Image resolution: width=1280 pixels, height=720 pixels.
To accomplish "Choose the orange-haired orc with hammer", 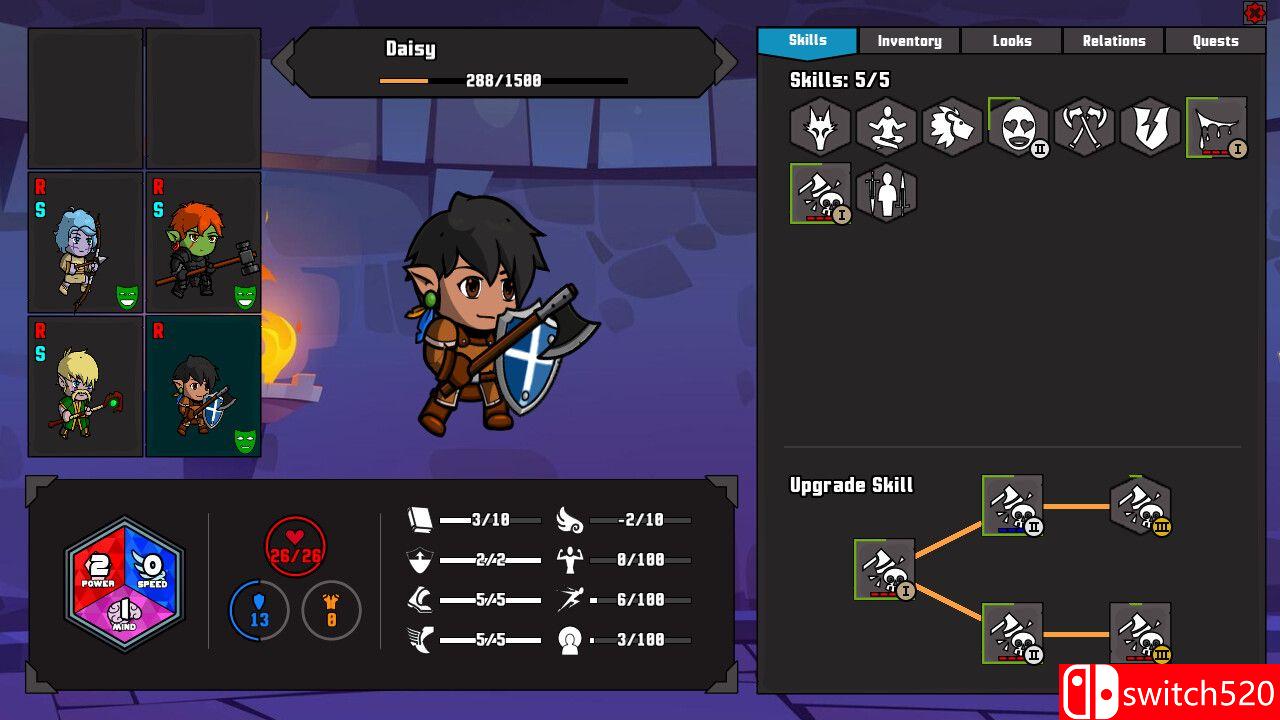I will tap(204, 243).
